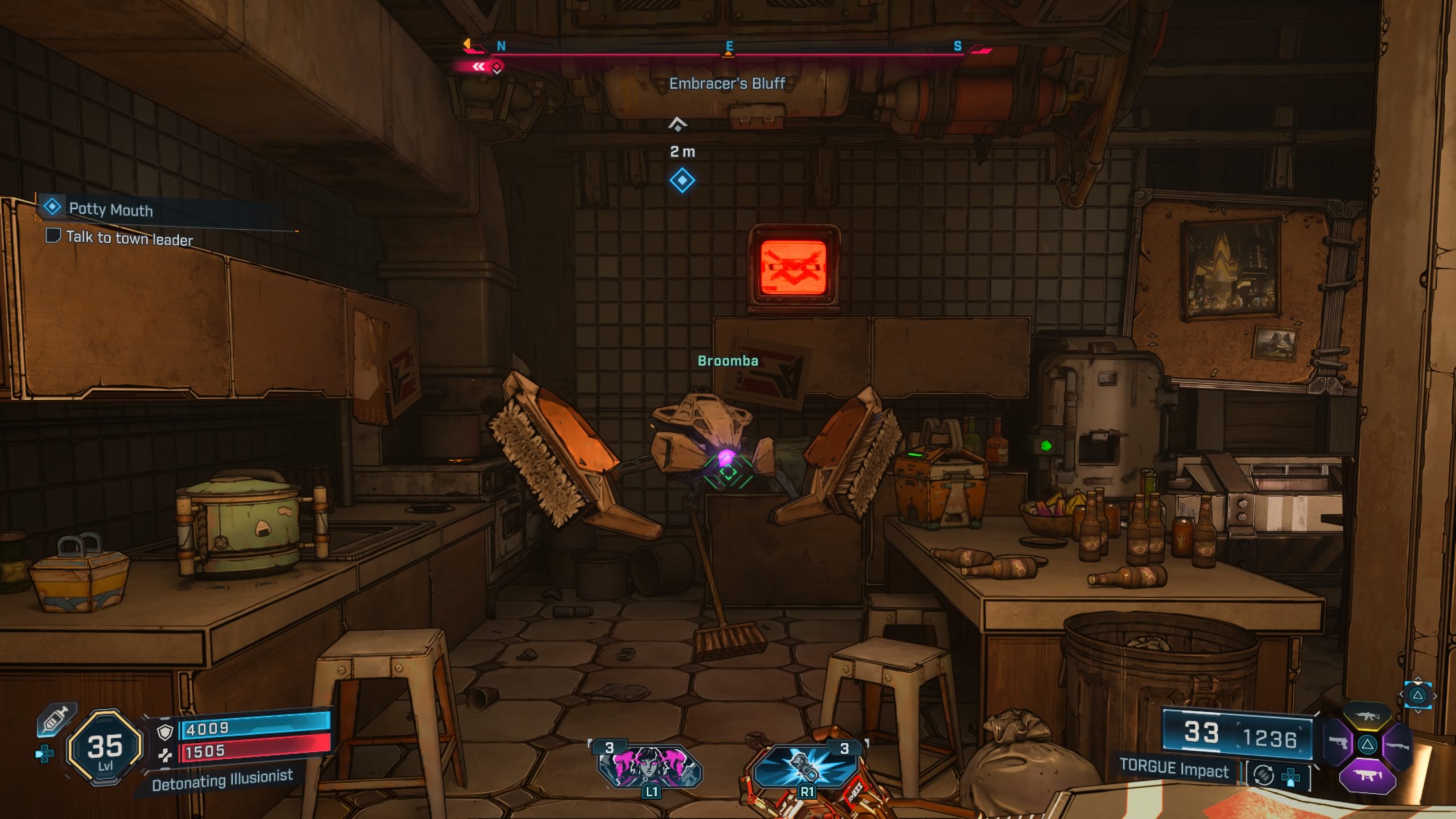Click the TORGUE Impact weapon label

point(1174,770)
